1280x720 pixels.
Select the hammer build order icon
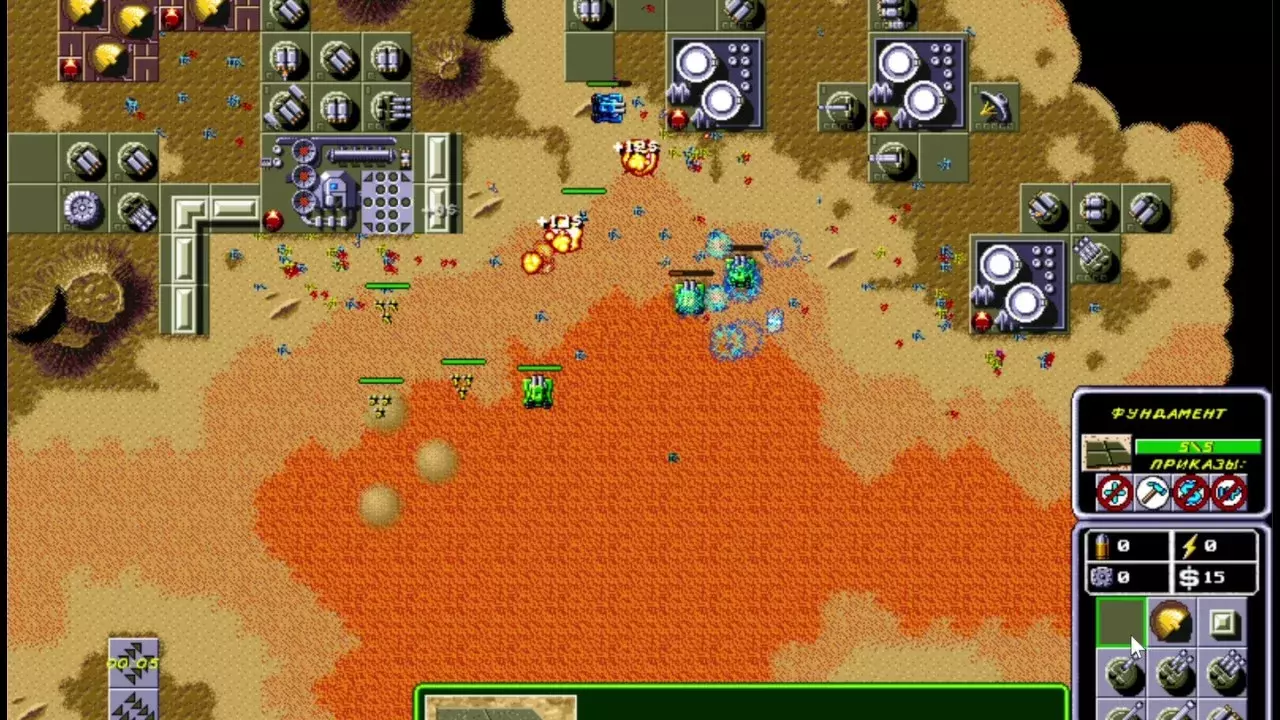(1152, 492)
